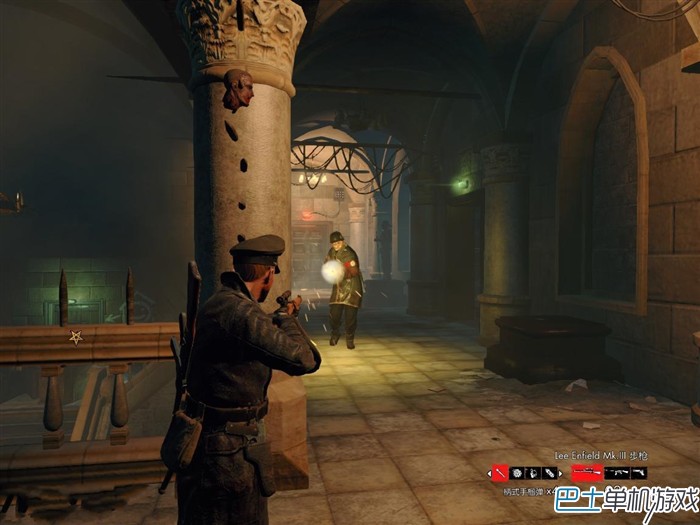The image size is (700, 525).
Task: Click the left arrow of item selector
Action: tap(489, 473)
